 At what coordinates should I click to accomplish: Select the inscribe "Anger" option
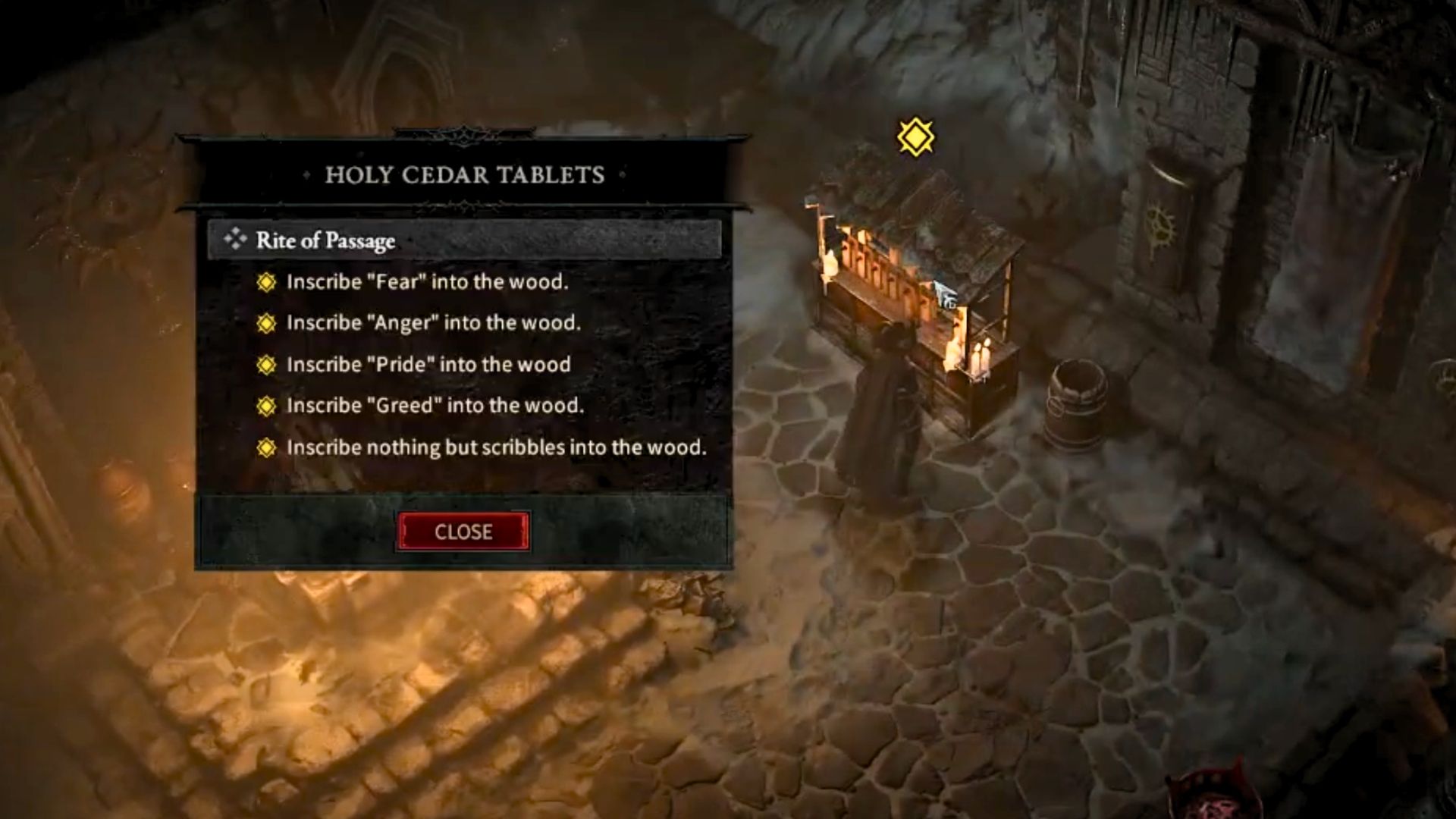coord(433,323)
